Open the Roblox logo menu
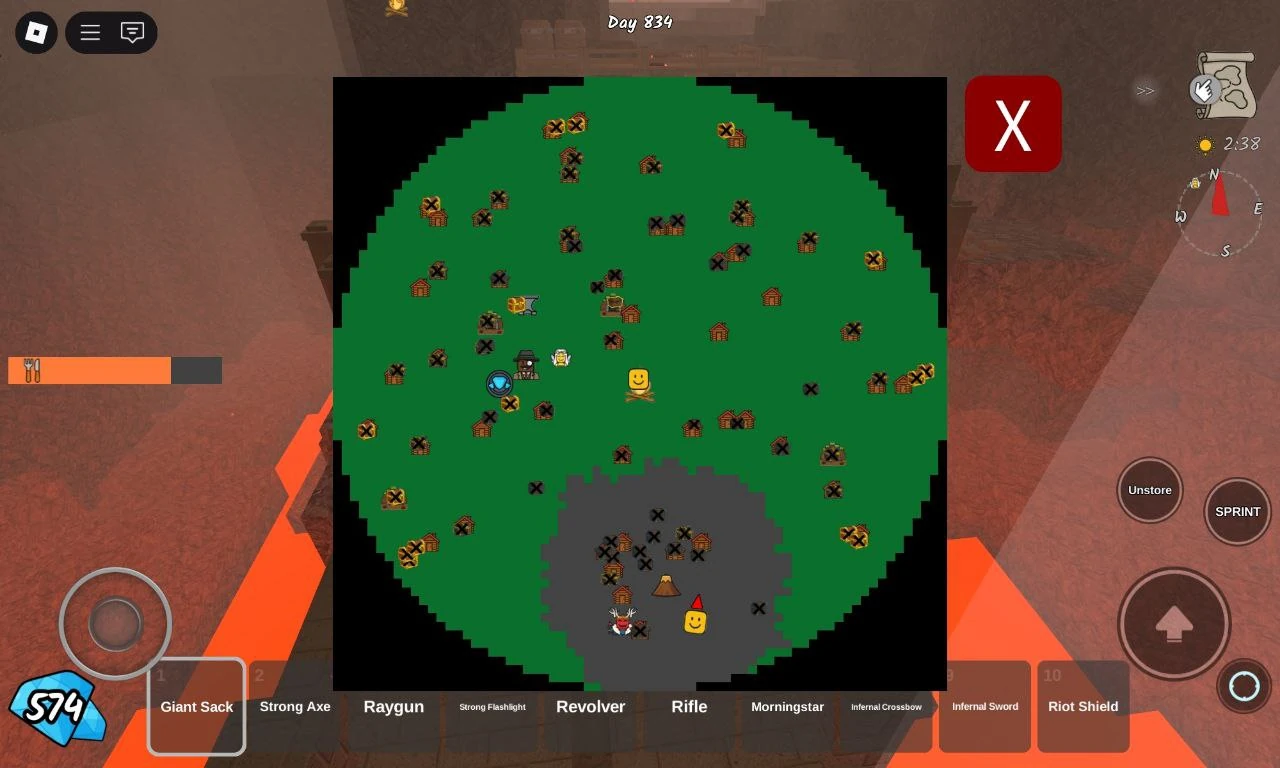The width and height of the screenshot is (1280, 768). pos(35,32)
